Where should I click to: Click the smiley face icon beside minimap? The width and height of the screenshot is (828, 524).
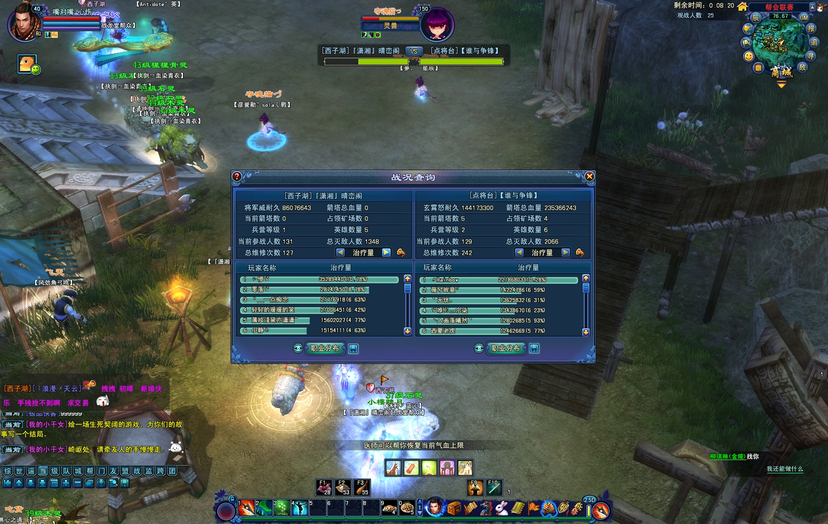click(748, 56)
